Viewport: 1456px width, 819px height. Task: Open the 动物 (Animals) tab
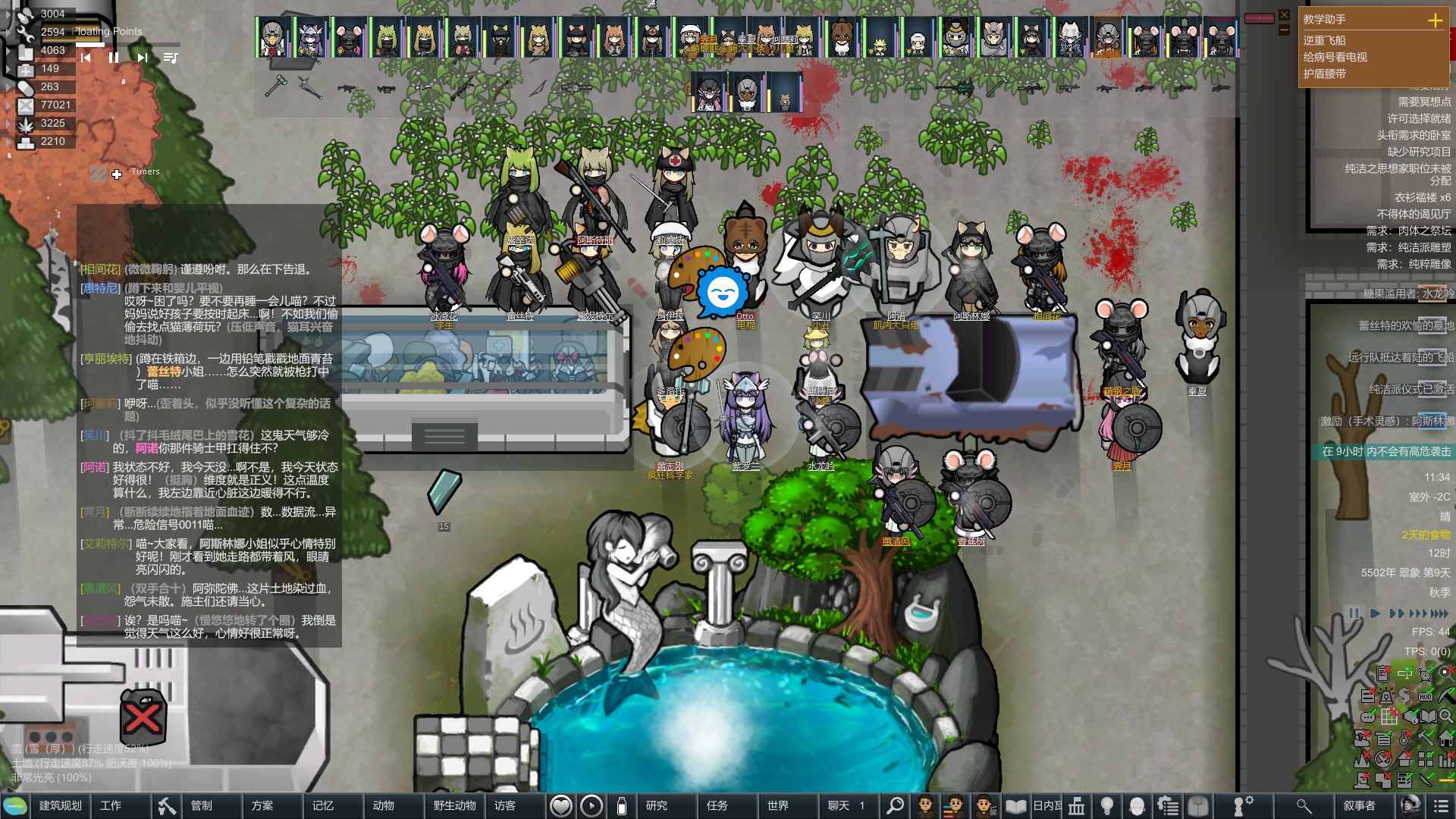pyautogui.click(x=384, y=805)
